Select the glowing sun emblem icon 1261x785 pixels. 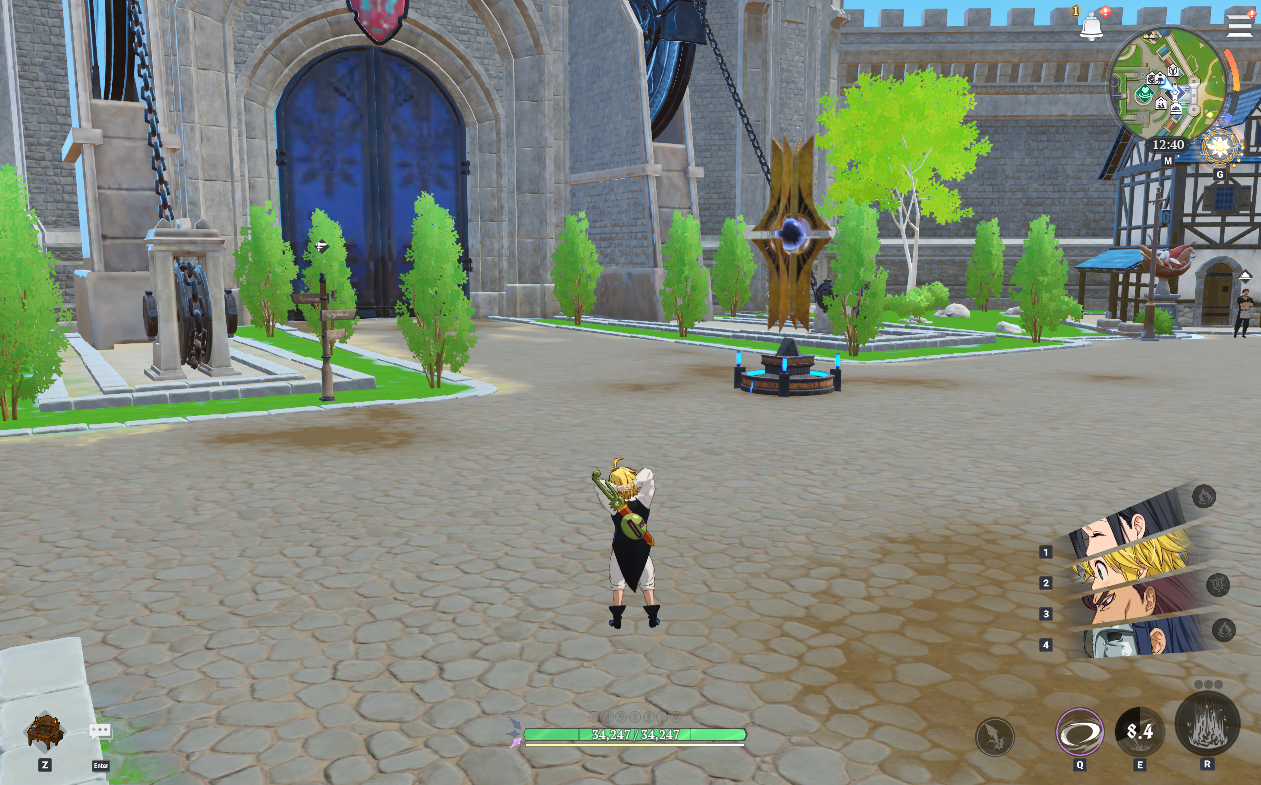pyautogui.click(x=1219, y=147)
